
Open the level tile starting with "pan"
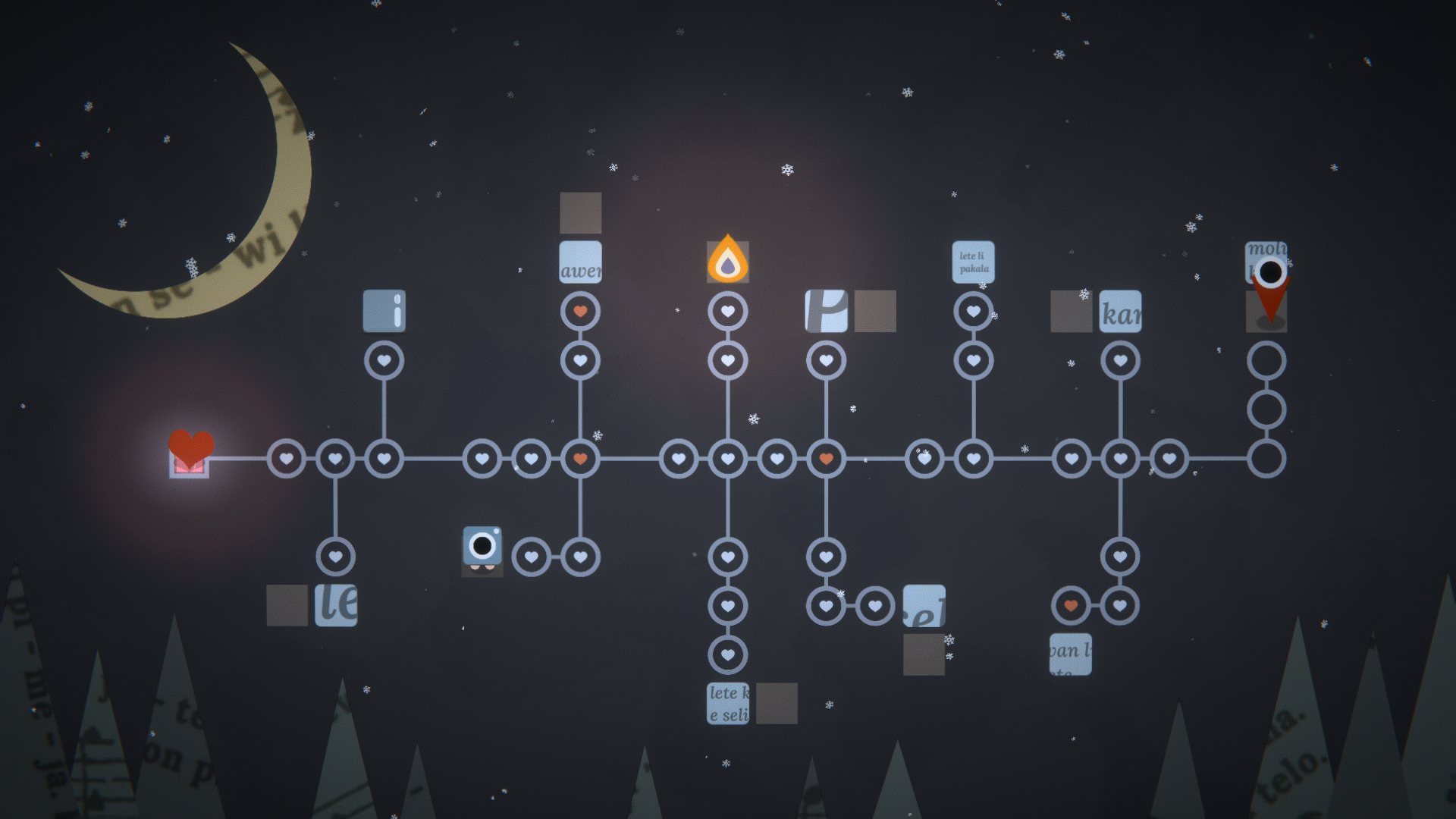tap(1071, 654)
